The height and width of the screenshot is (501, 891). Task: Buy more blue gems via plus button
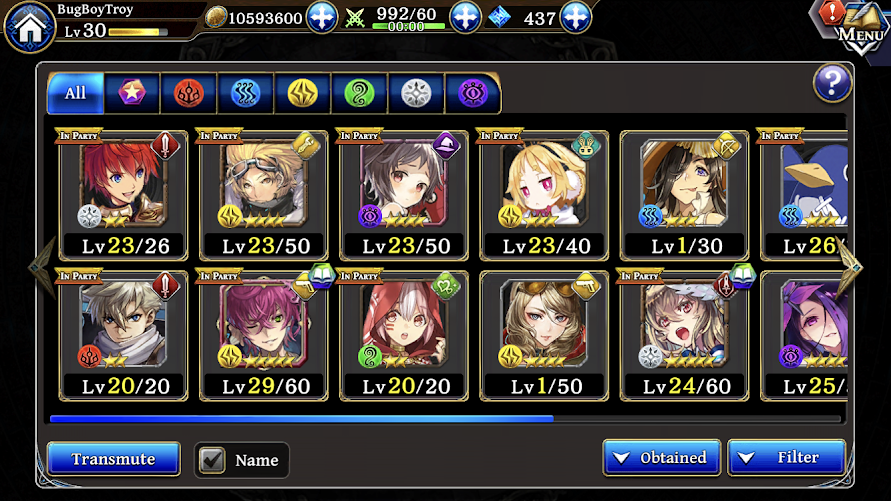point(575,17)
